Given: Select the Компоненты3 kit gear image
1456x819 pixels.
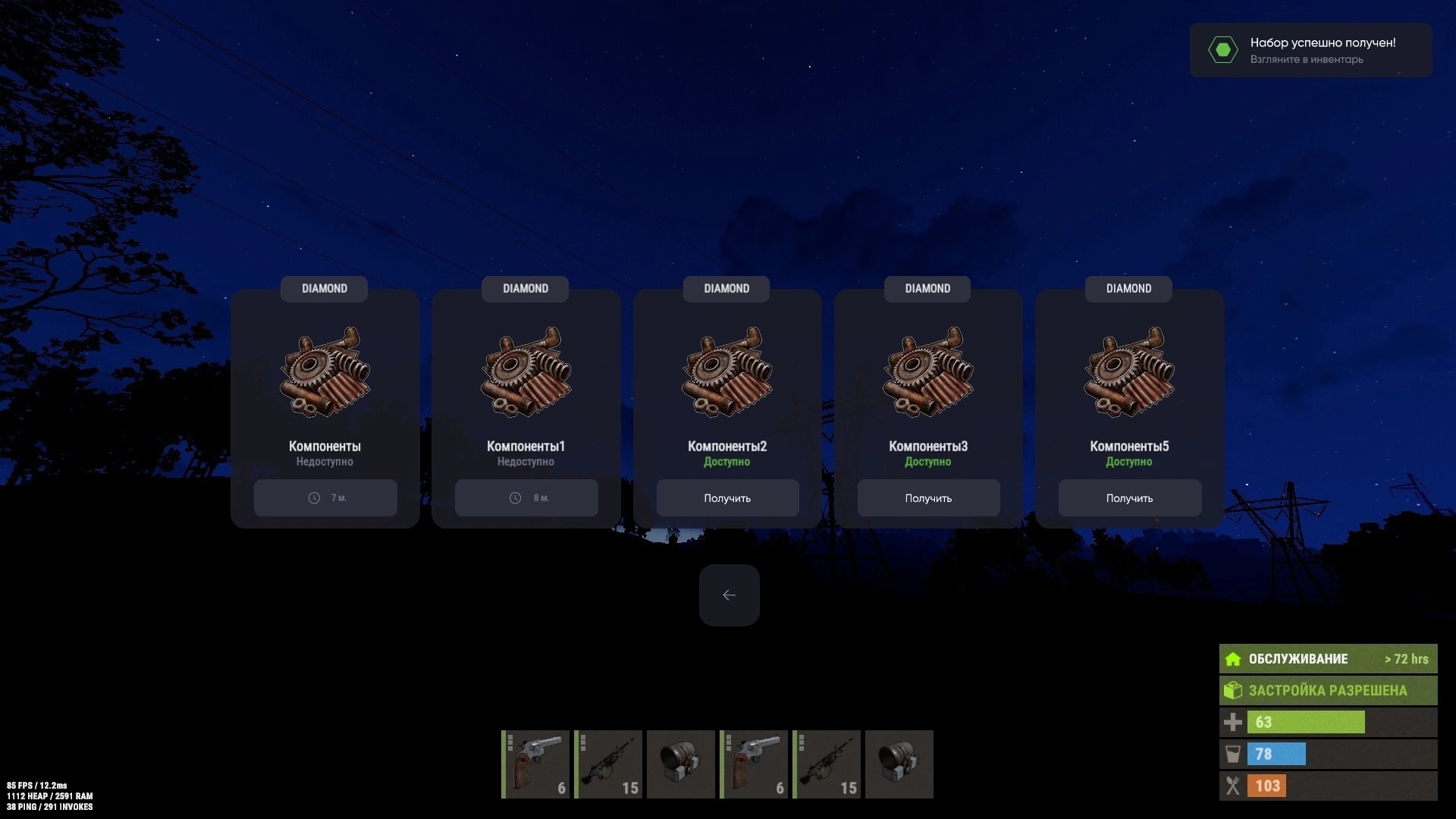Looking at the screenshot, I should coord(928,372).
